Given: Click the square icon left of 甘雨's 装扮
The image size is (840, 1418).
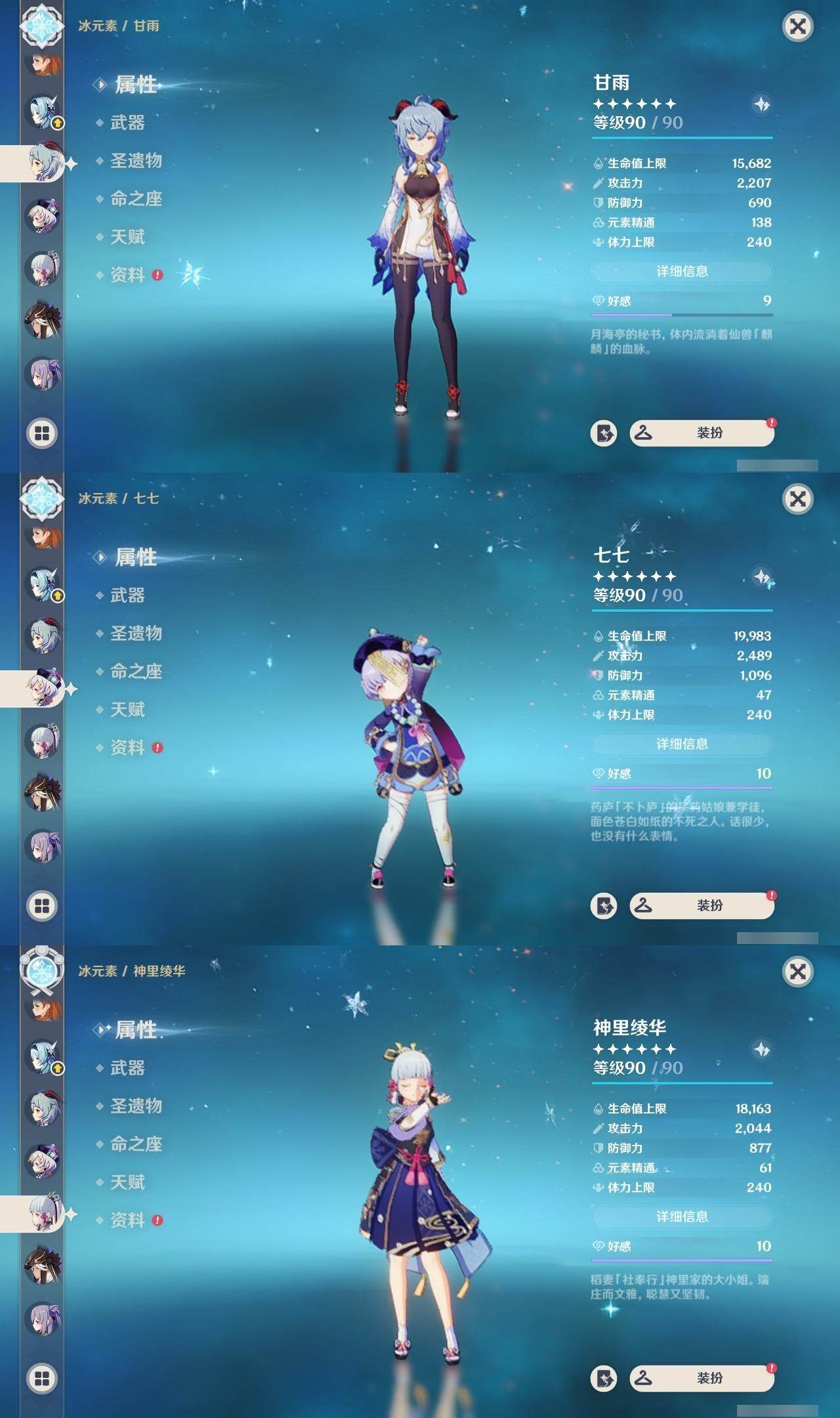Looking at the screenshot, I should pos(604,433).
